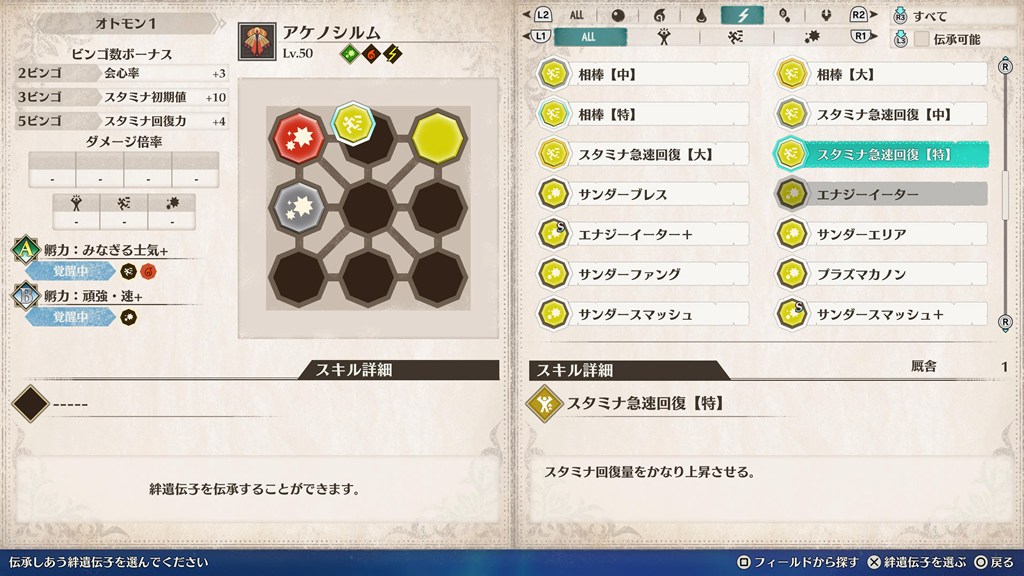Choose the サンダースマッシュ+ gene entry
The height and width of the screenshot is (576, 1024).
point(881,314)
